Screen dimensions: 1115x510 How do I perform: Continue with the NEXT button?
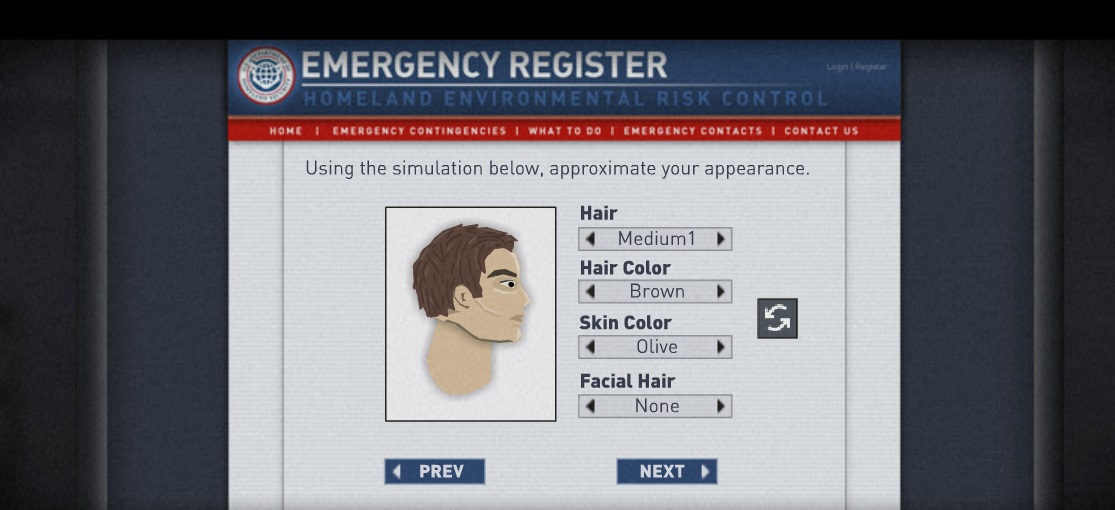click(667, 472)
